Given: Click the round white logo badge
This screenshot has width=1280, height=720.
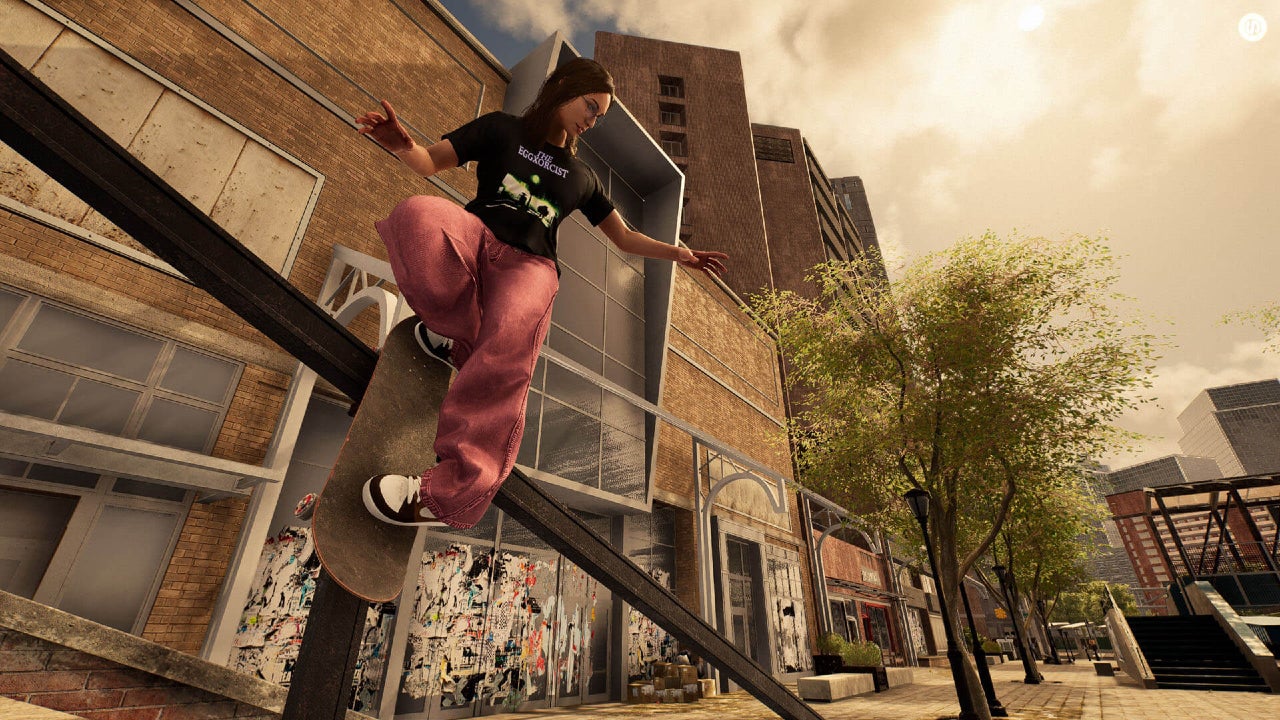Looking at the screenshot, I should (1252, 27).
